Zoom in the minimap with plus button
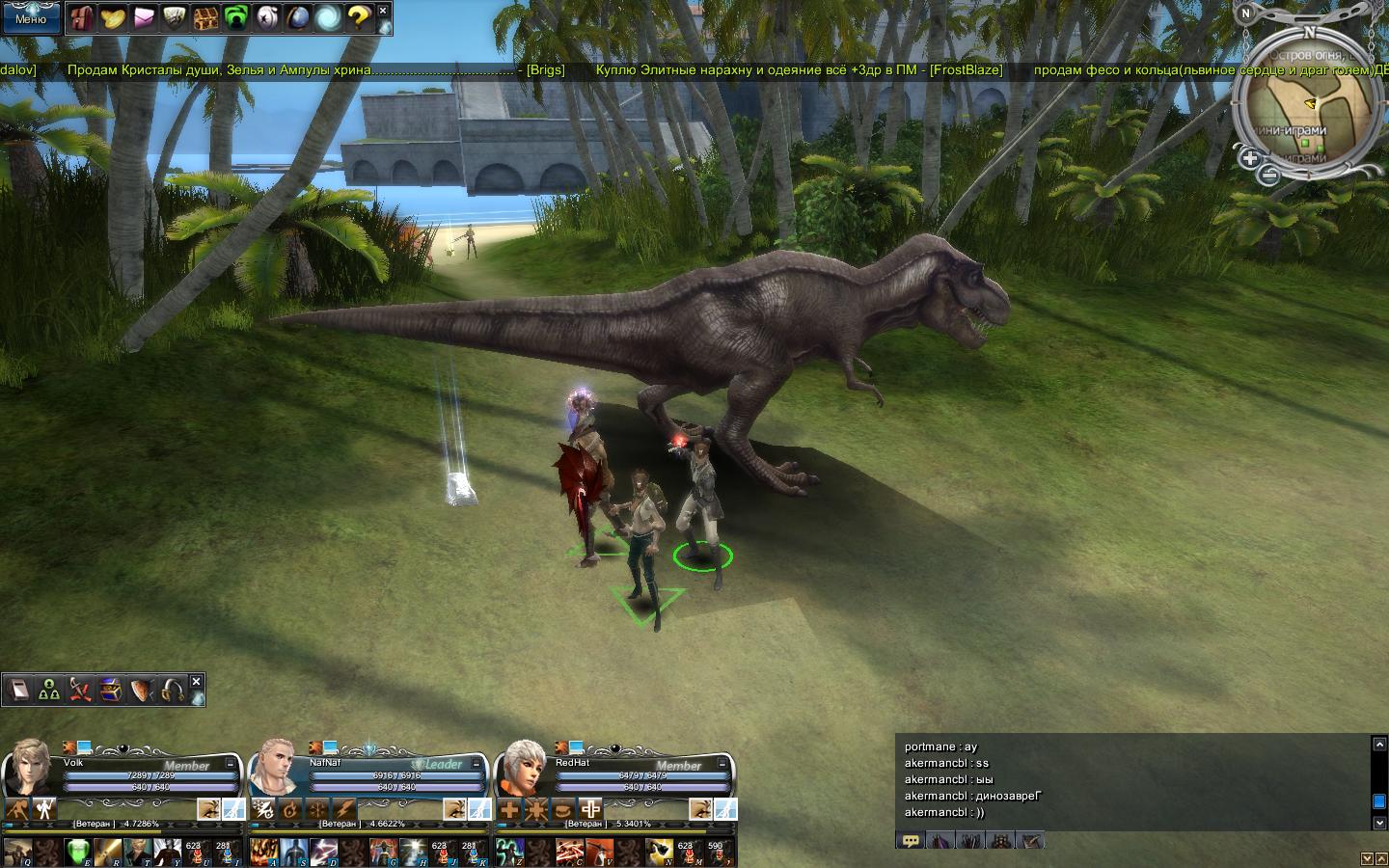The width and height of the screenshot is (1389, 868). click(1250, 158)
